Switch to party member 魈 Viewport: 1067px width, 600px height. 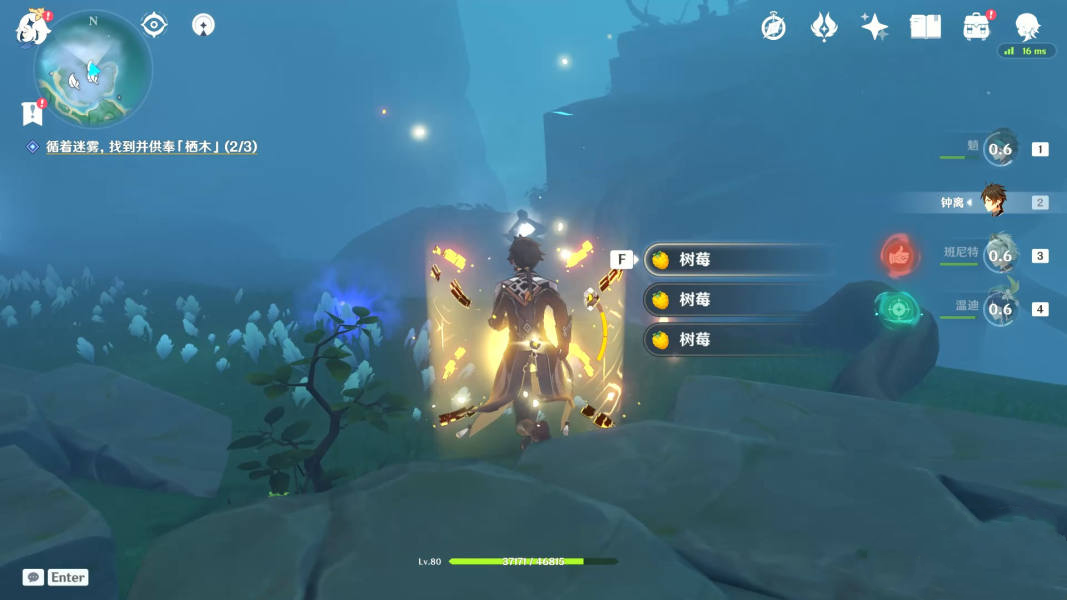pos(999,149)
